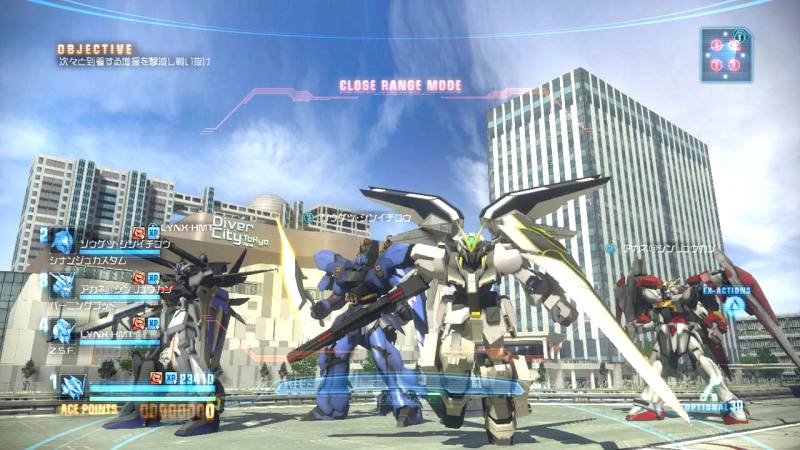Select party member 2 portrait, Sinanju Custom
Screen dimensions: 800x450
63,240
